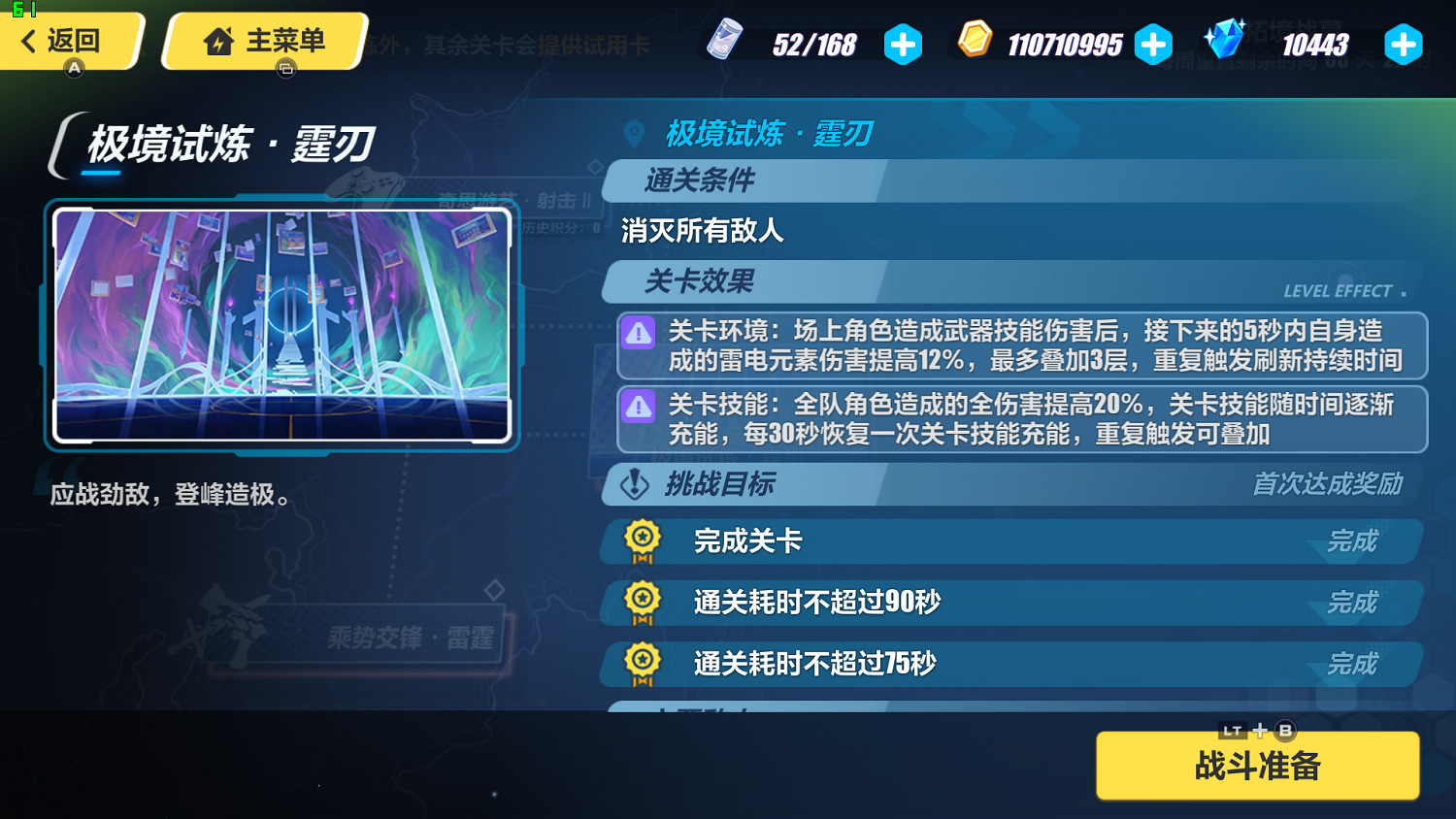
Task: Click plus next to the gold amount
Action: pos(1153,44)
